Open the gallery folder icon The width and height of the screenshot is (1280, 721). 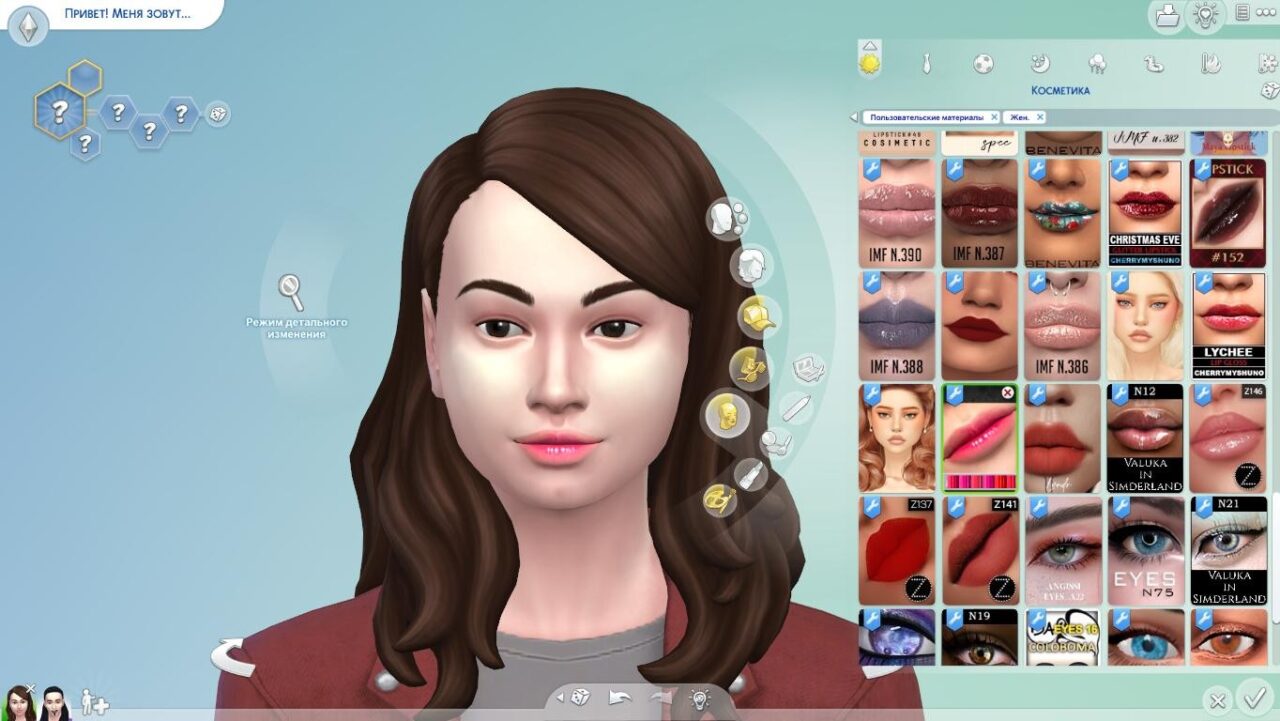click(x=1166, y=15)
